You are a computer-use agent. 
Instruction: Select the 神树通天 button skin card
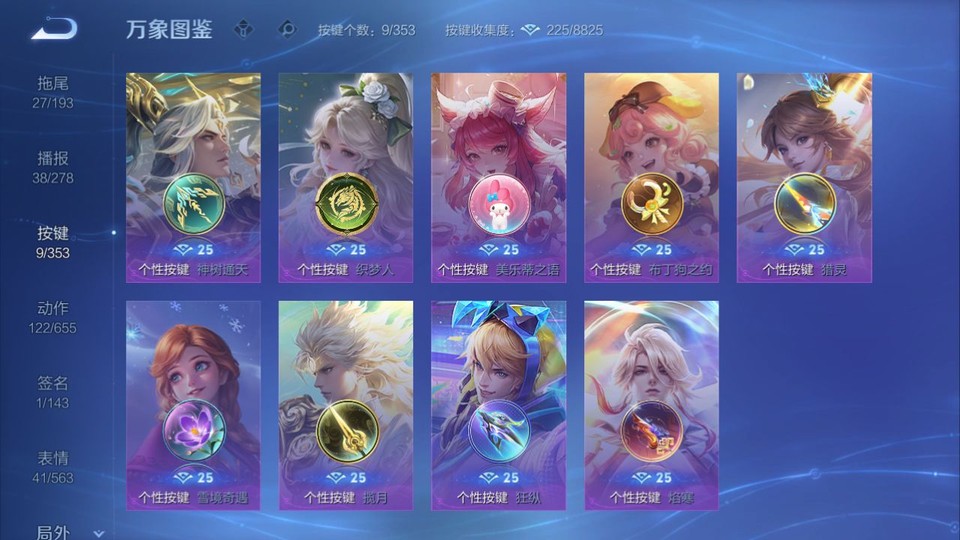[x=193, y=177]
